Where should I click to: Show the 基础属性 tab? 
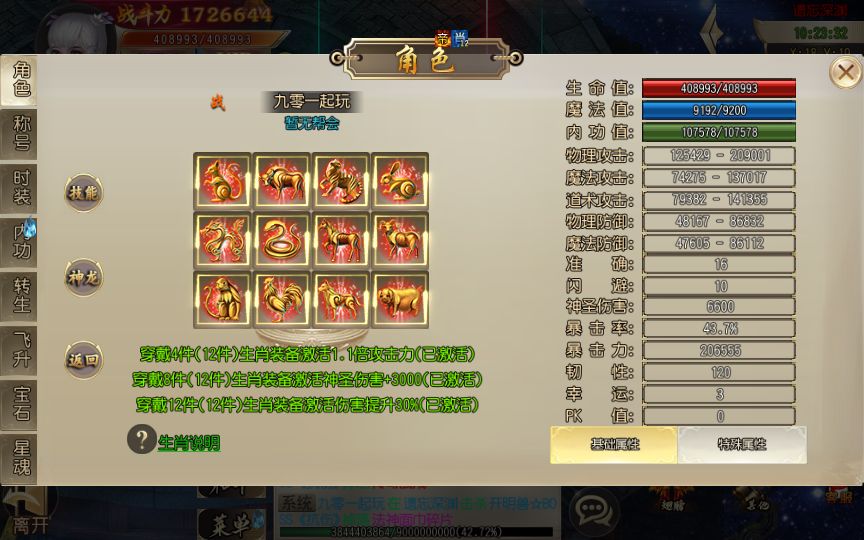614,444
